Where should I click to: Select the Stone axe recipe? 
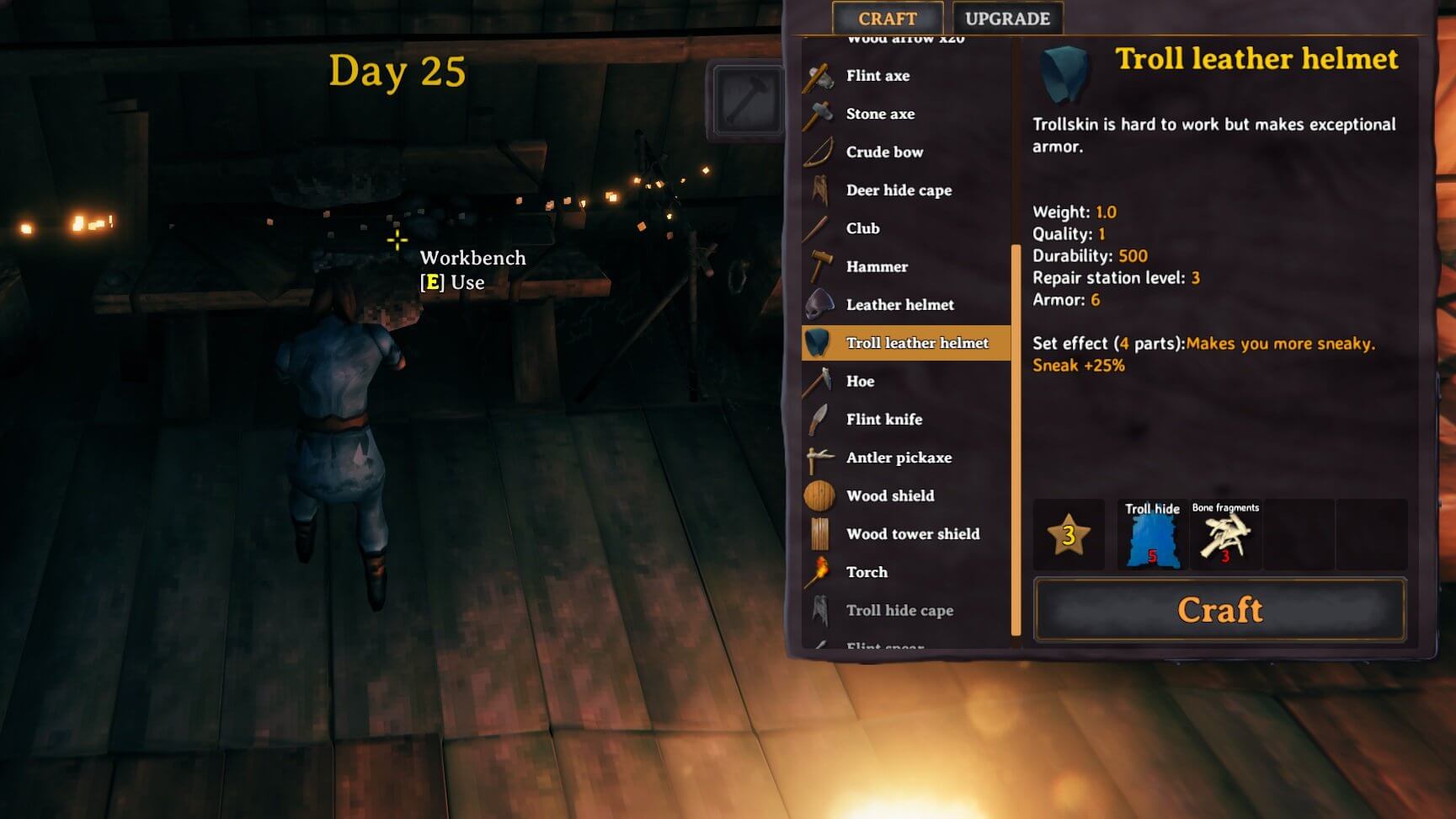pyautogui.click(x=880, y=114)
